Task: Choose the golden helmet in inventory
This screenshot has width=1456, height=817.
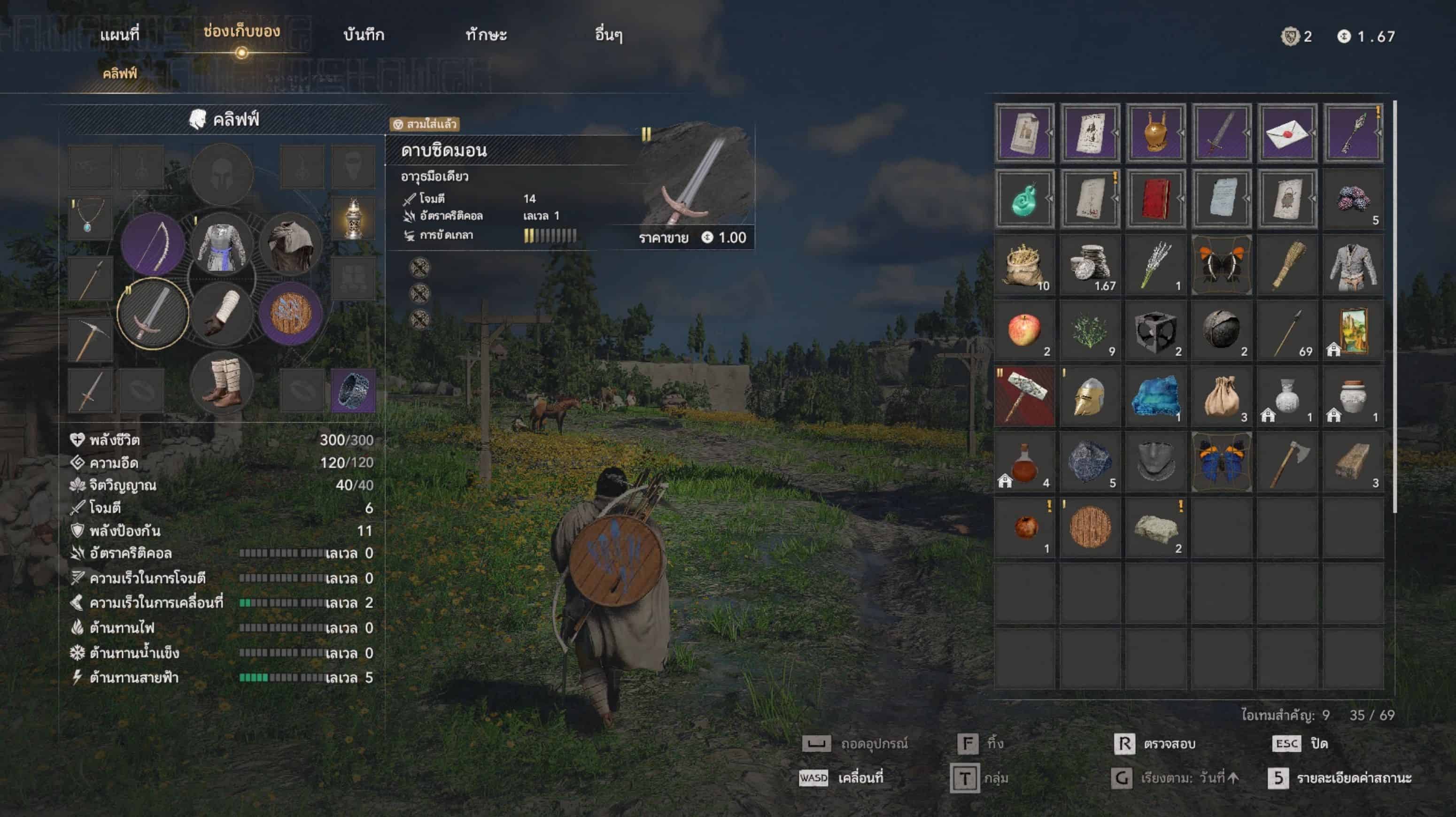Action: [1090, 395]
